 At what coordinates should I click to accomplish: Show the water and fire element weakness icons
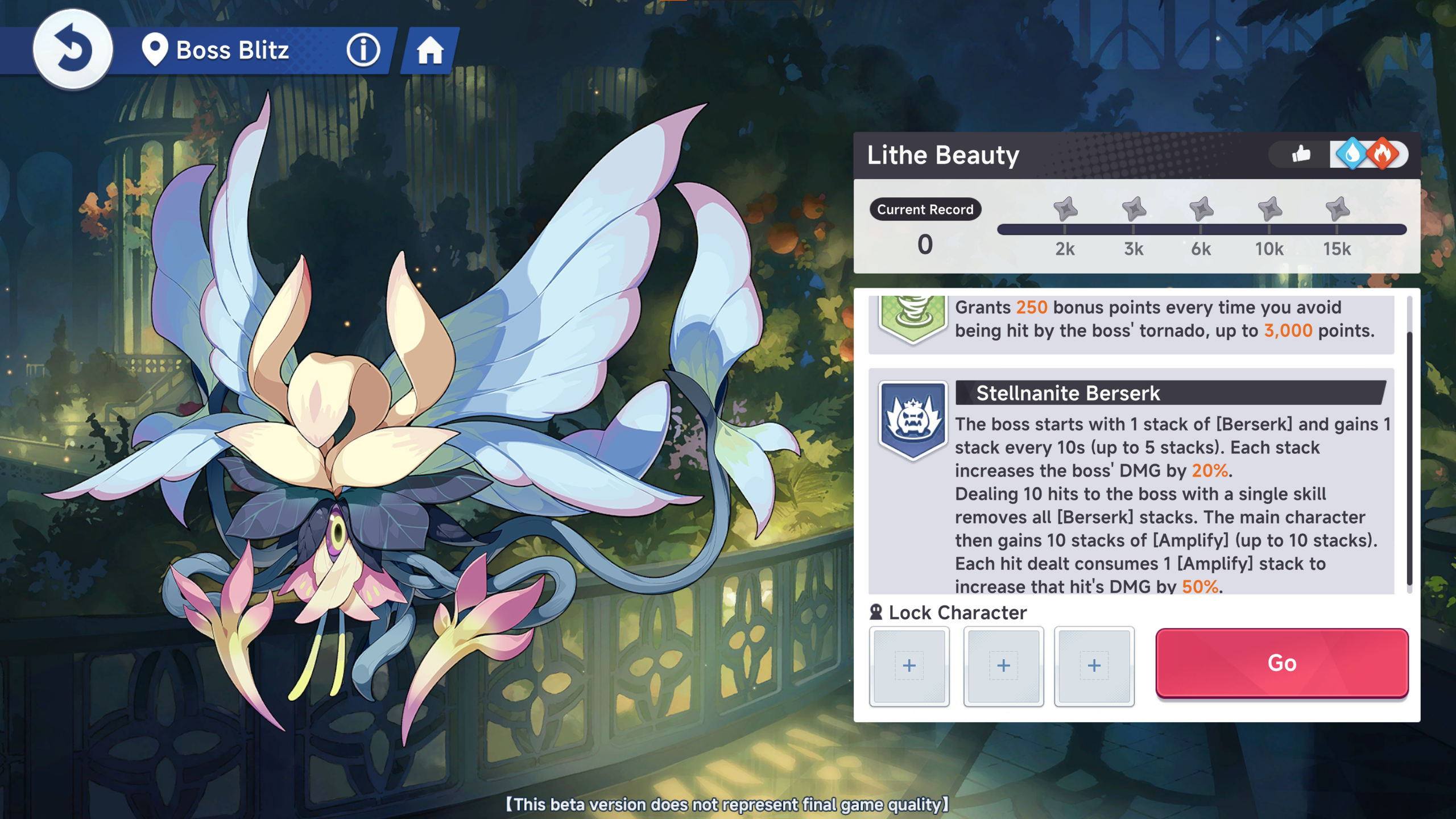click(x=1368, y=154)
